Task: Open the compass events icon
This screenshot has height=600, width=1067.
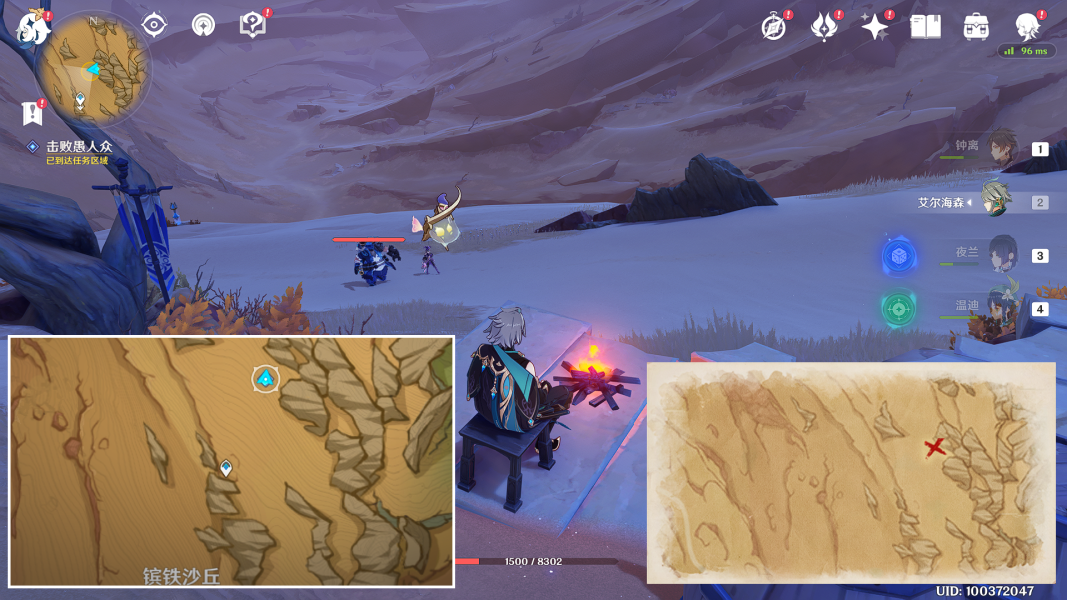Action: (x=774, y=27)
